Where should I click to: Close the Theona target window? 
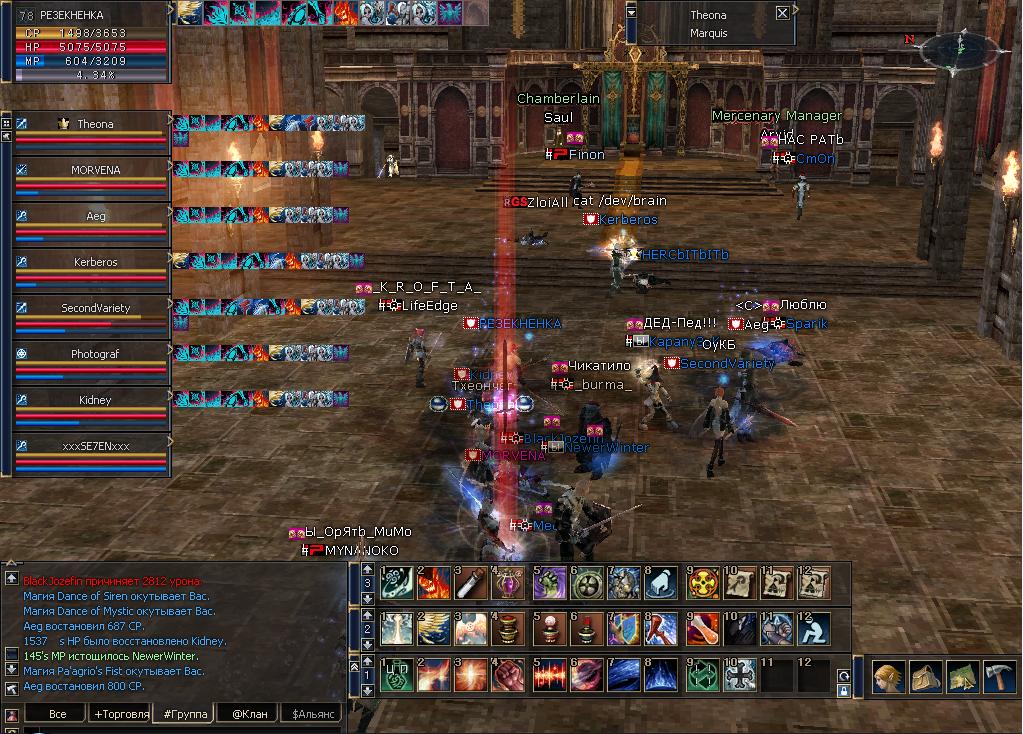(x=782, y=13)
